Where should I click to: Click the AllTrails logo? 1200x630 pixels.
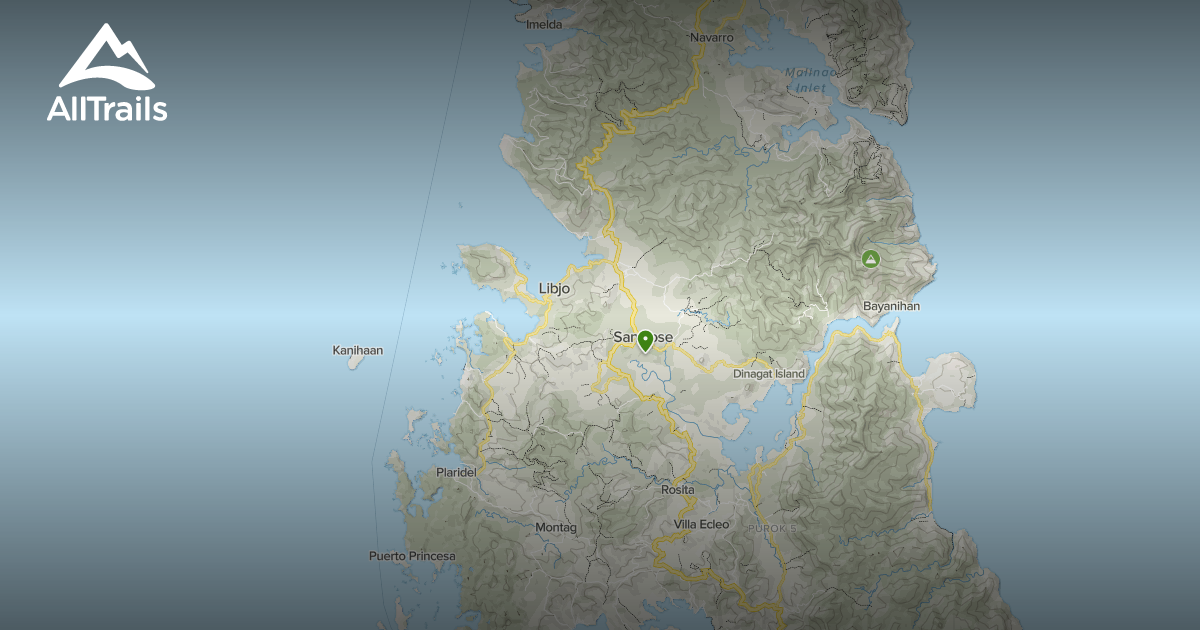click(x=107, y=73)
